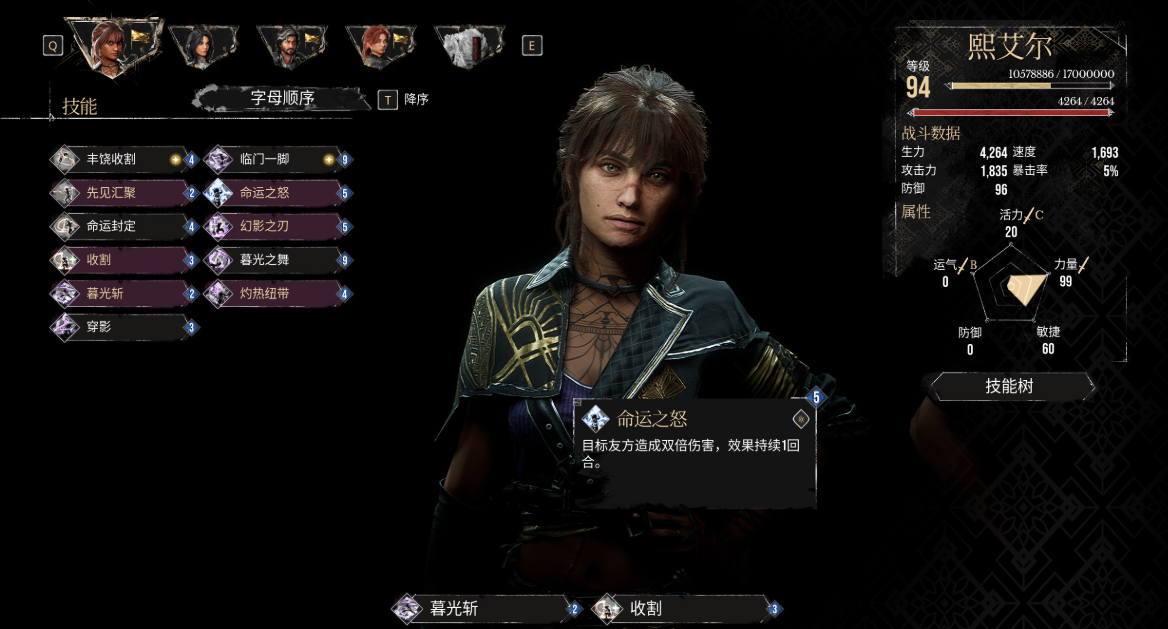The width and height of the screenshot is (1168, 629).
Task: Switch to the red-haired woman's portrait
Action: (x=380, y=45)
